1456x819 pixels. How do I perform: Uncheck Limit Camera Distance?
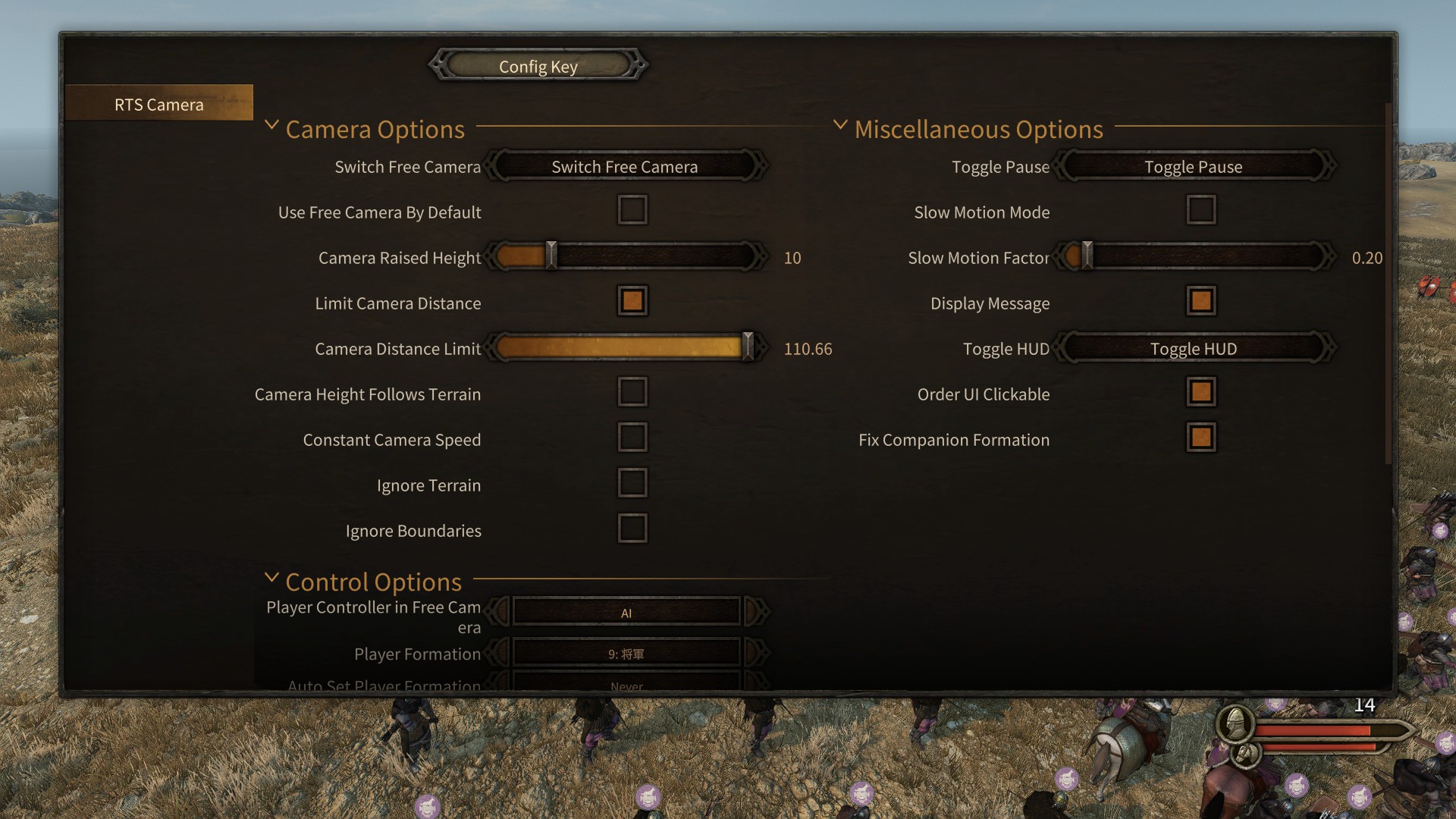point(632,301)
